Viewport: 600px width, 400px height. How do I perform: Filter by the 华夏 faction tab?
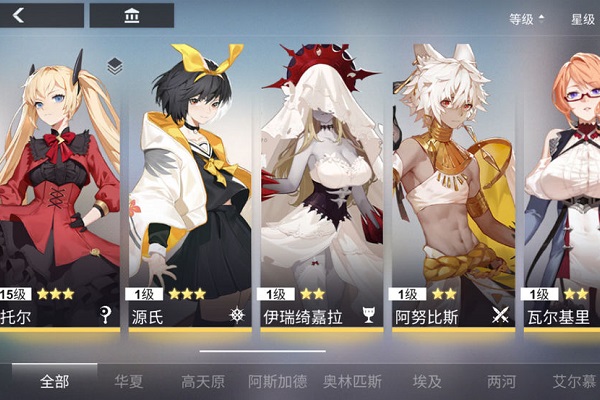[x=129, y=381]
